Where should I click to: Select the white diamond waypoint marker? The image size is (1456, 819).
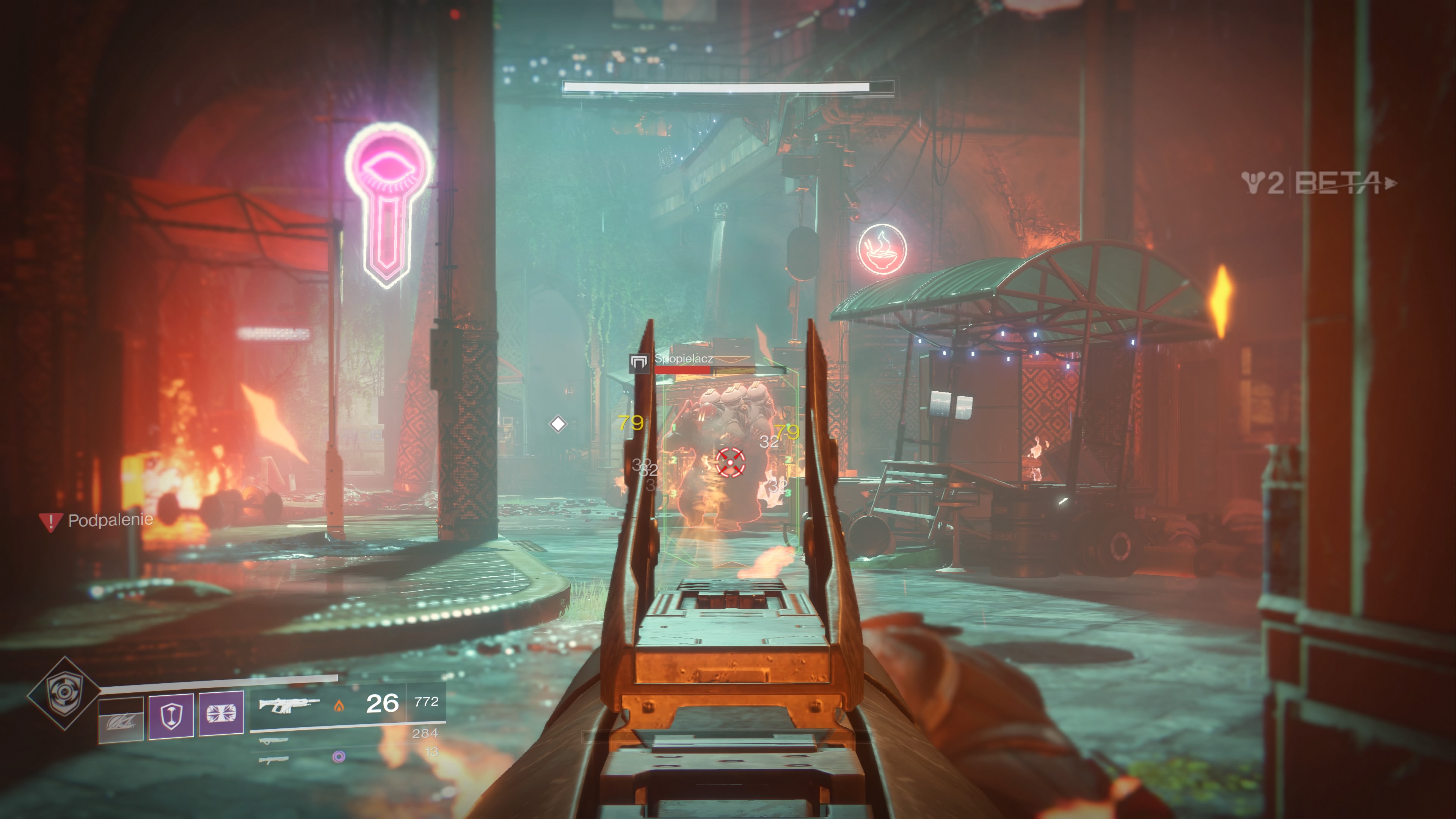[x=558, y=424]
